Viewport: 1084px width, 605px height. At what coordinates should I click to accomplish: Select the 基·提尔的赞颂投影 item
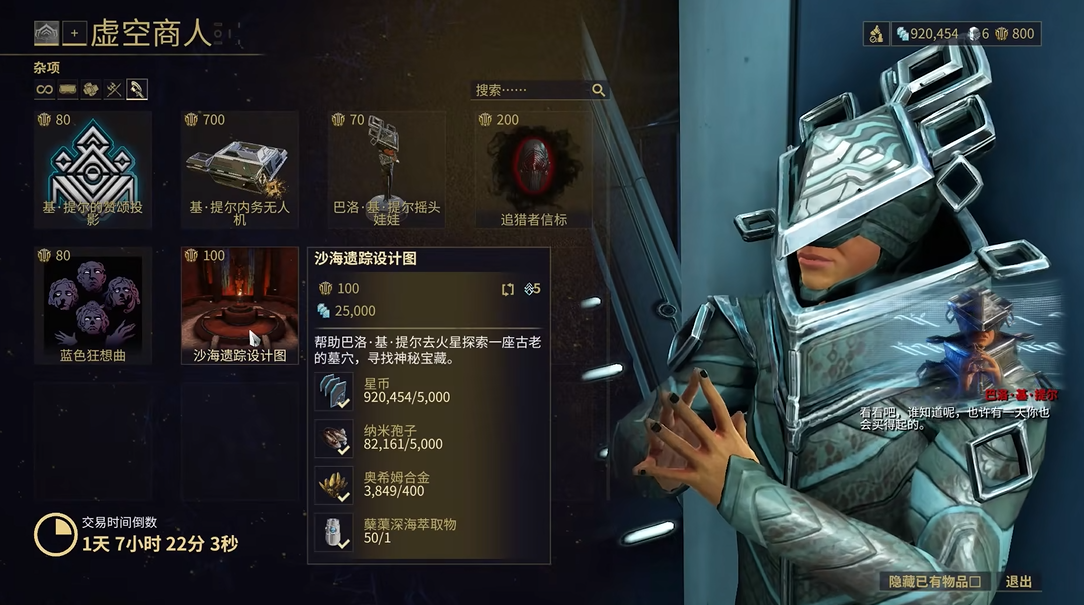[x=93, y=168]
